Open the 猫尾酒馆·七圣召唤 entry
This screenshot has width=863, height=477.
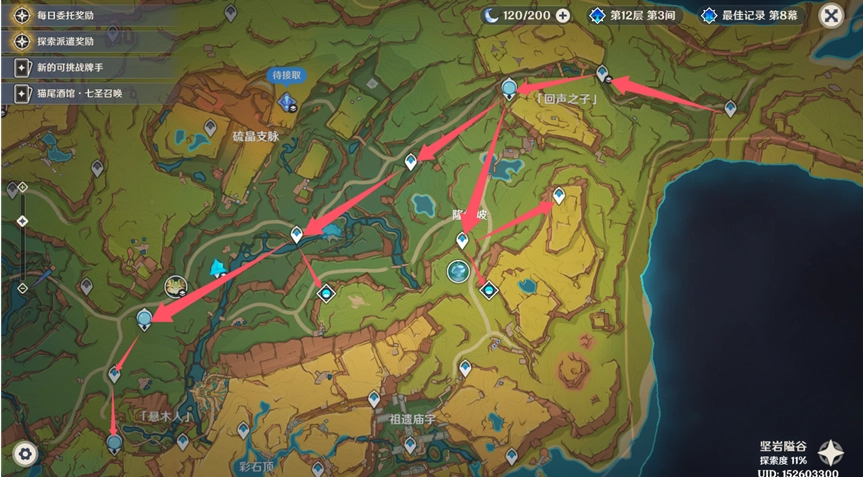[x=76, y=93]
